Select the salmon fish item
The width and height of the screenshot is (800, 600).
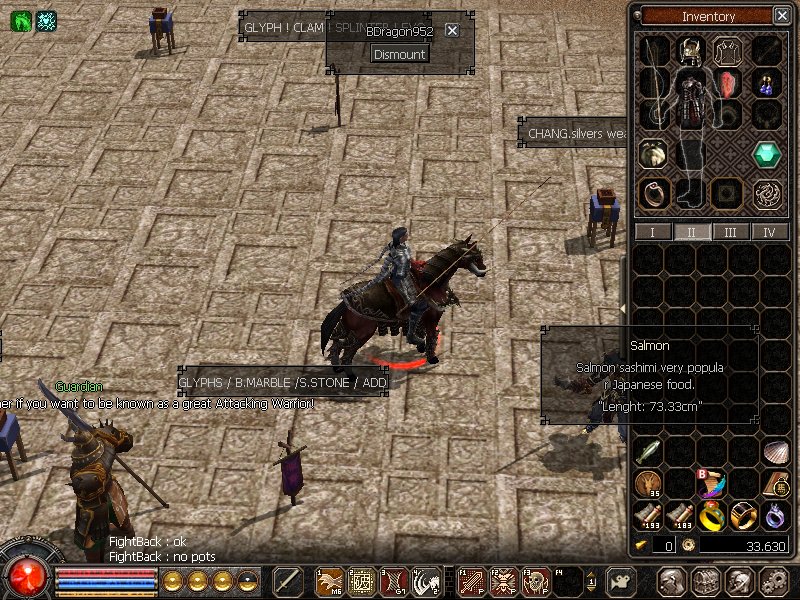point(648,452)
